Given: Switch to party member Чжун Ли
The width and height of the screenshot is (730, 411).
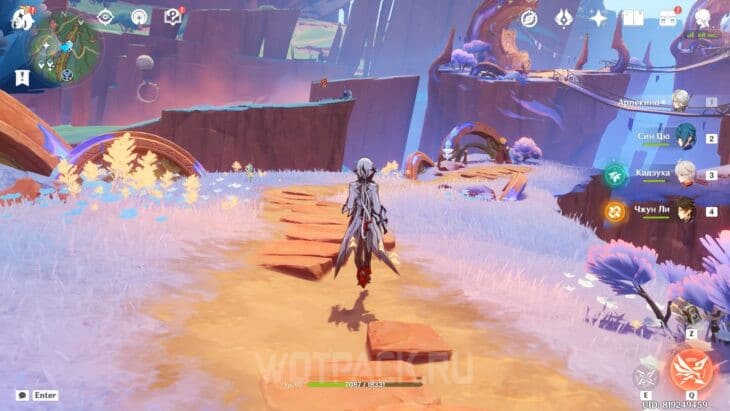Looking at the screenshot, I should pyautogui.click(x=684, y=211).
